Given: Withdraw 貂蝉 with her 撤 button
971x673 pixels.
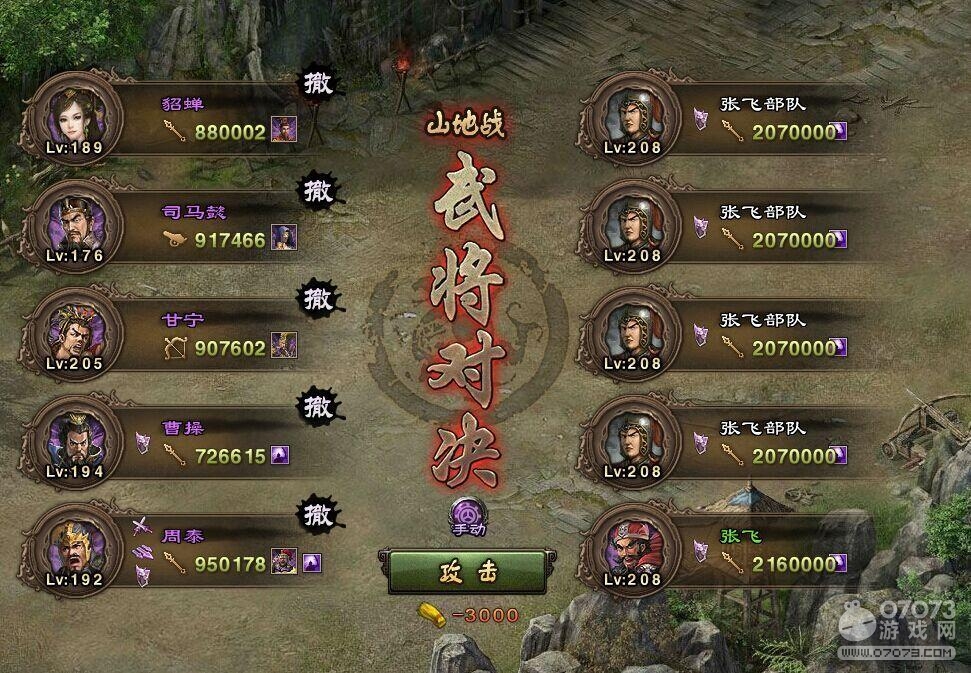Looking at the screenshot, I should (x=318, y=84).
